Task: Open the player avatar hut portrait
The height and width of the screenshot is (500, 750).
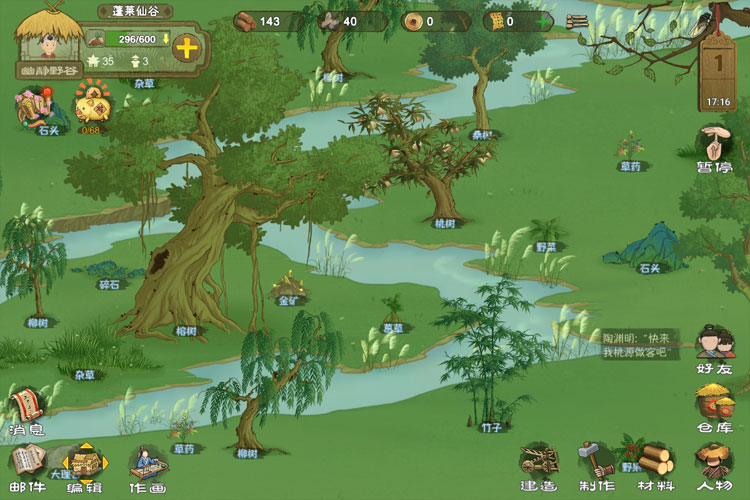Action: (48, 40)
